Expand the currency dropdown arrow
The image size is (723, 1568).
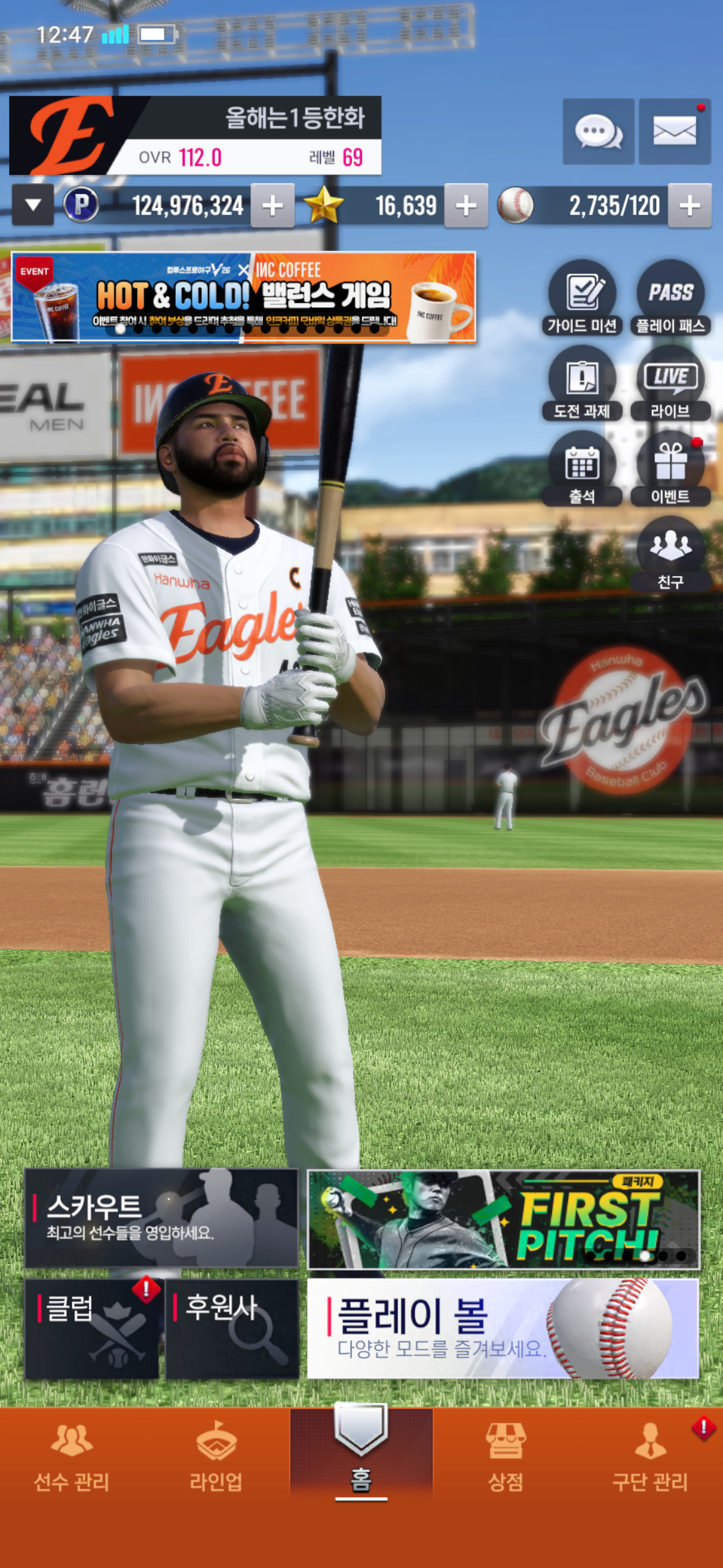(33, 206)
